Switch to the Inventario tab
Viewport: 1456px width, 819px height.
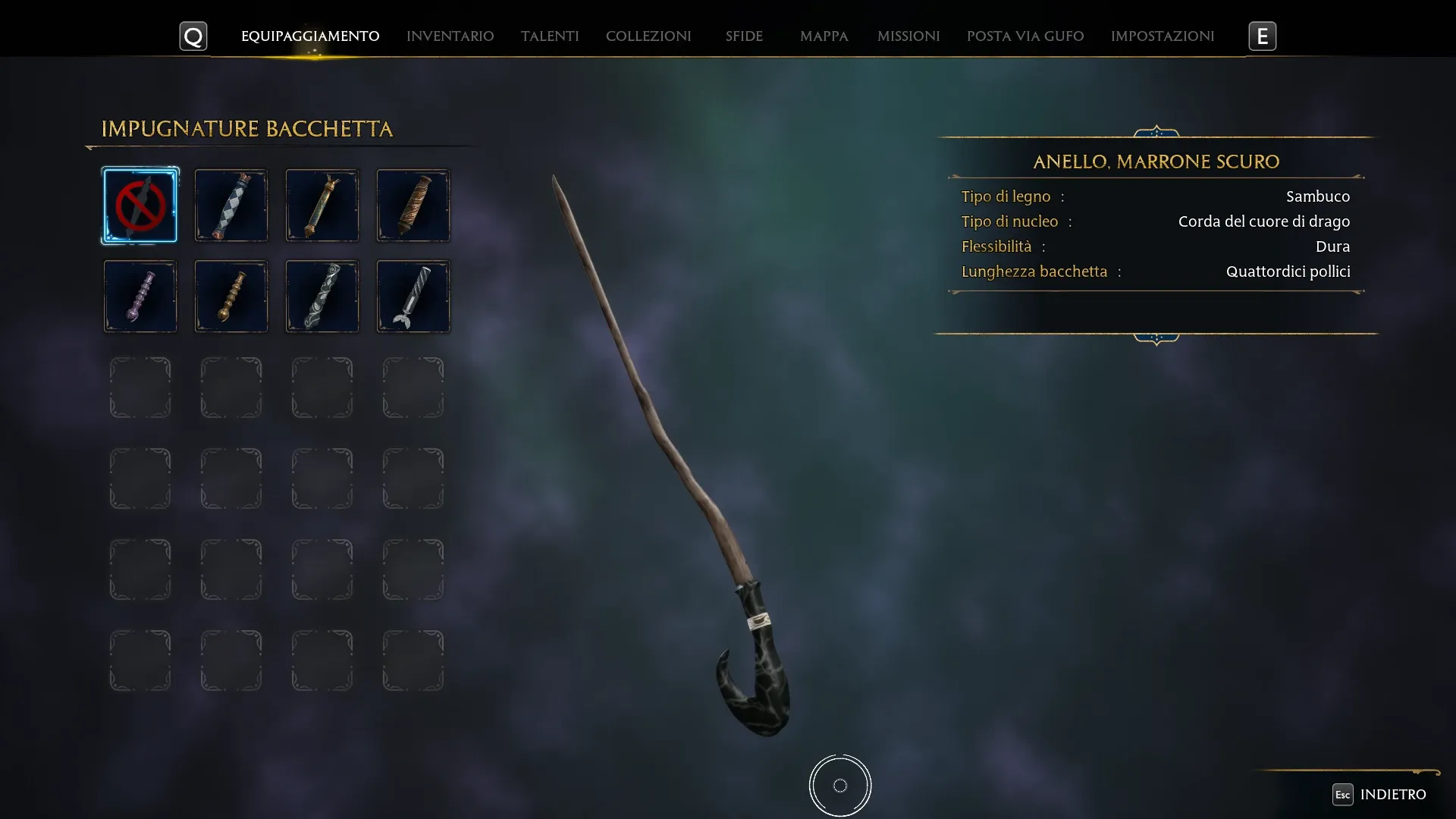point(450,36)
